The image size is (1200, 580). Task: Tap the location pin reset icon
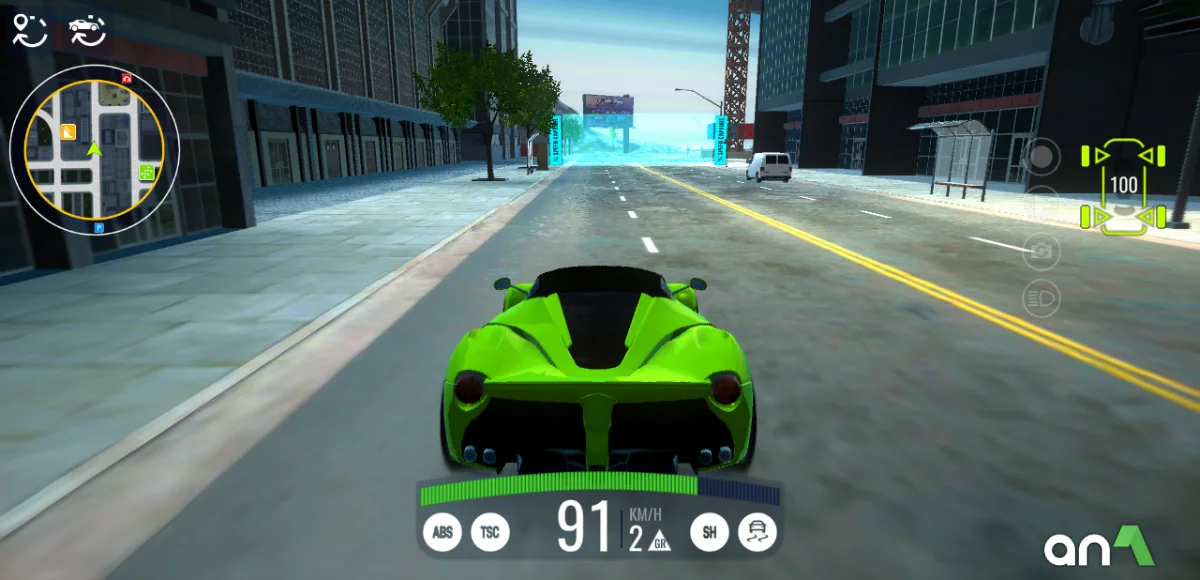(30, 30)
